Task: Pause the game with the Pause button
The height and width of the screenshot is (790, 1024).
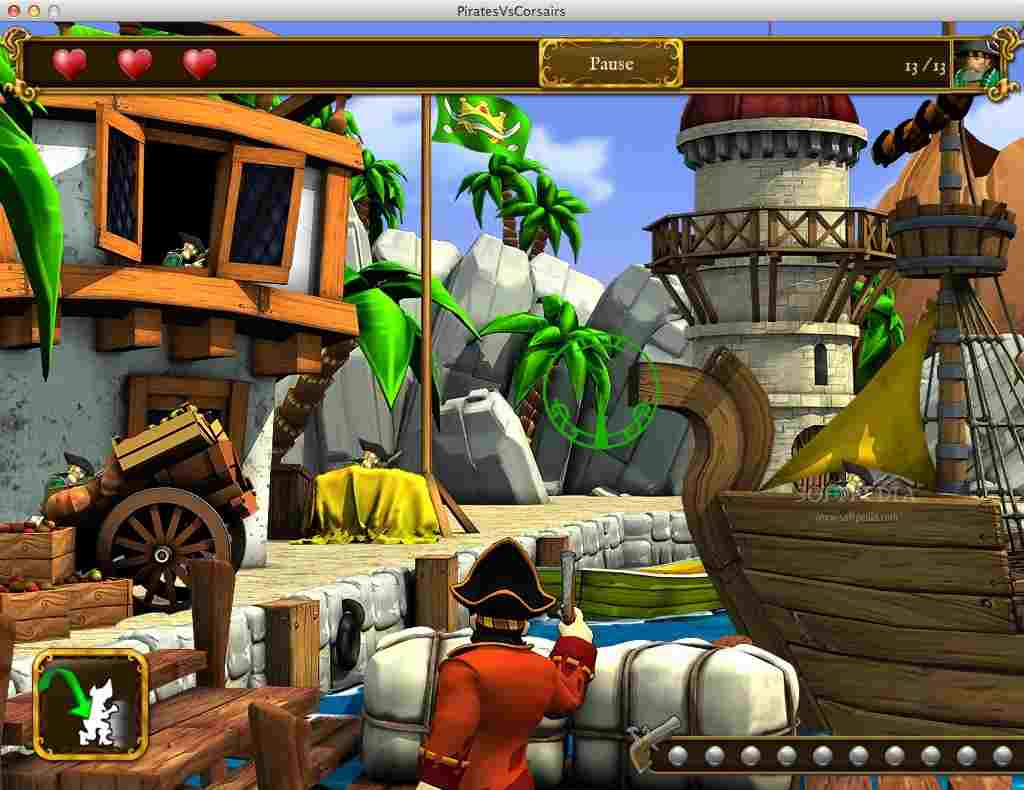Action: 611,64
